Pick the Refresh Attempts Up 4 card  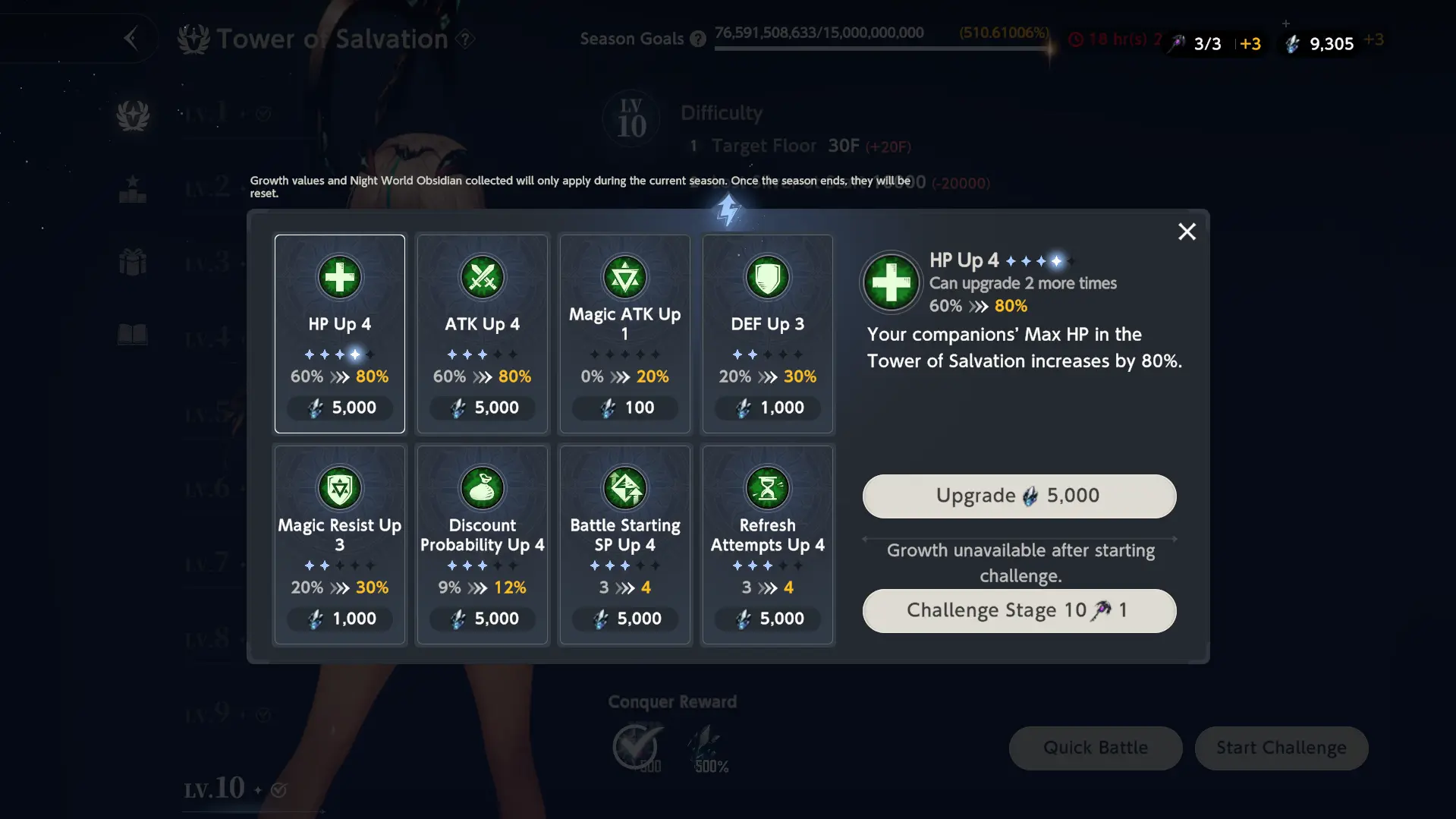pos(767,544)
